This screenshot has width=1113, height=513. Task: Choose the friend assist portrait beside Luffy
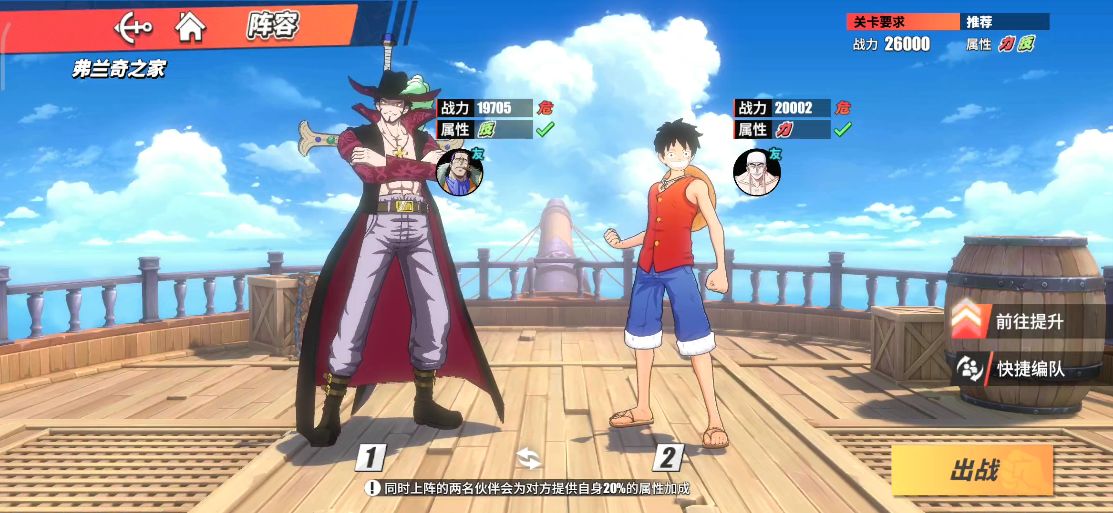(x=755, y=172)
